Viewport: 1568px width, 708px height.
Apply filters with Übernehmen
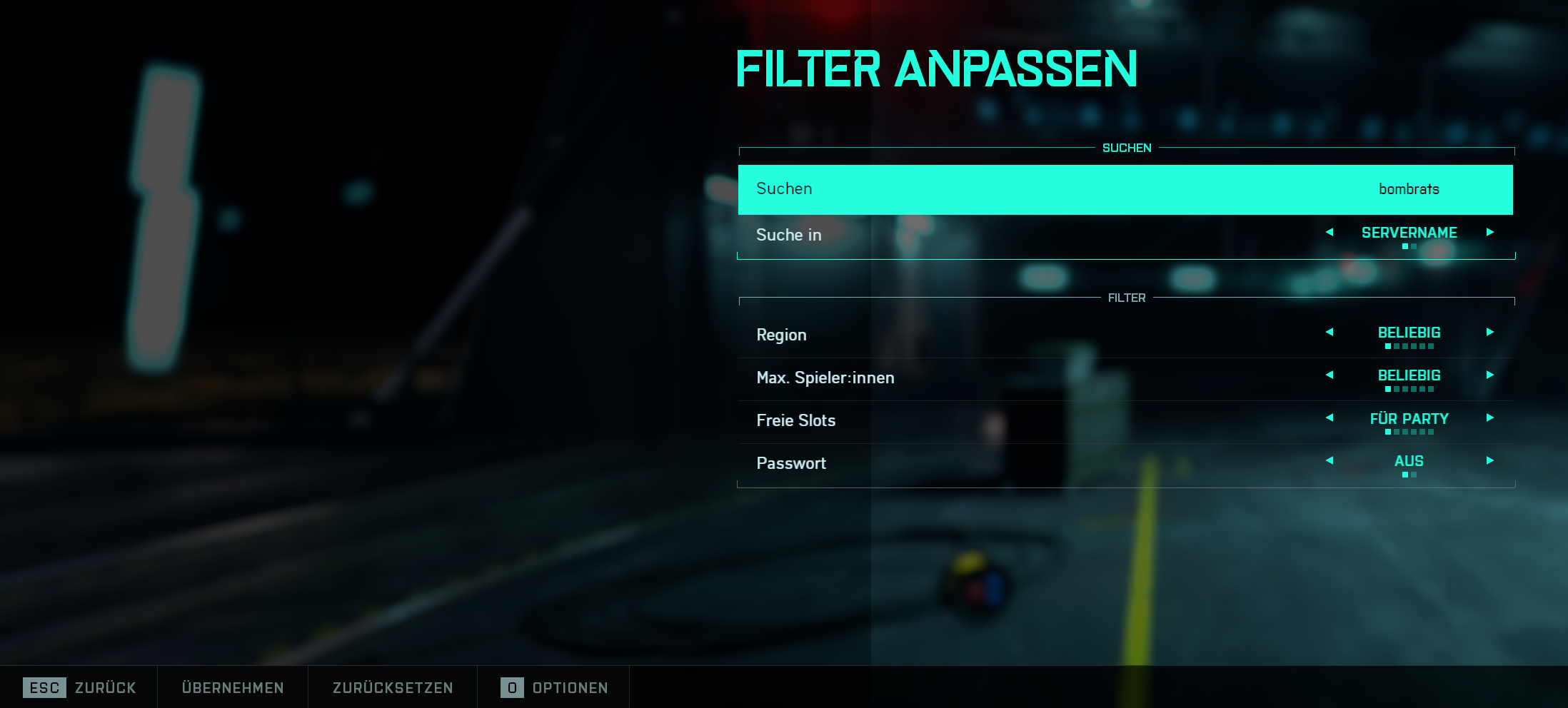[x=233, y=687]
